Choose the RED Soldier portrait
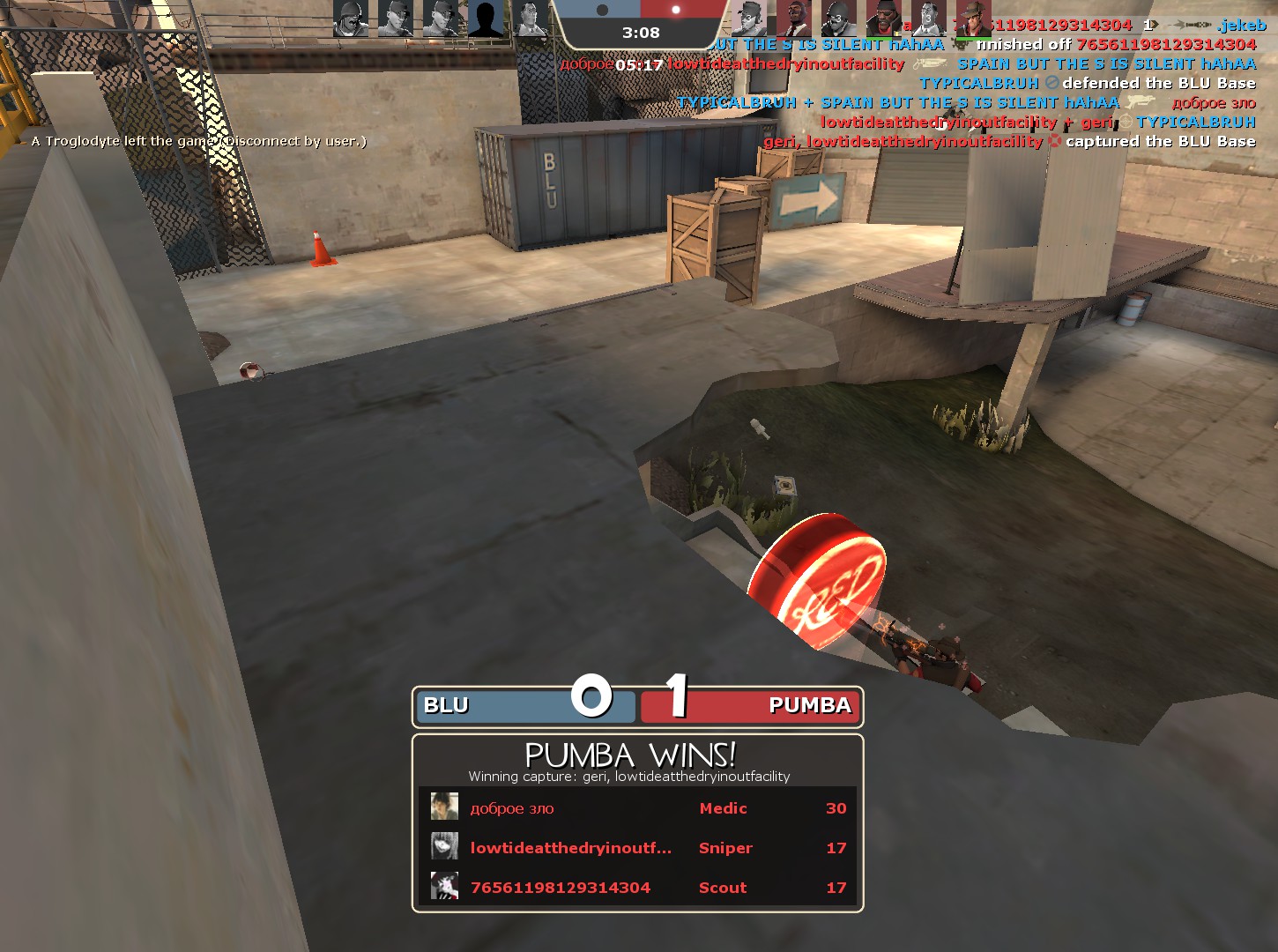 pyautogui.click(x=838, y=19)
